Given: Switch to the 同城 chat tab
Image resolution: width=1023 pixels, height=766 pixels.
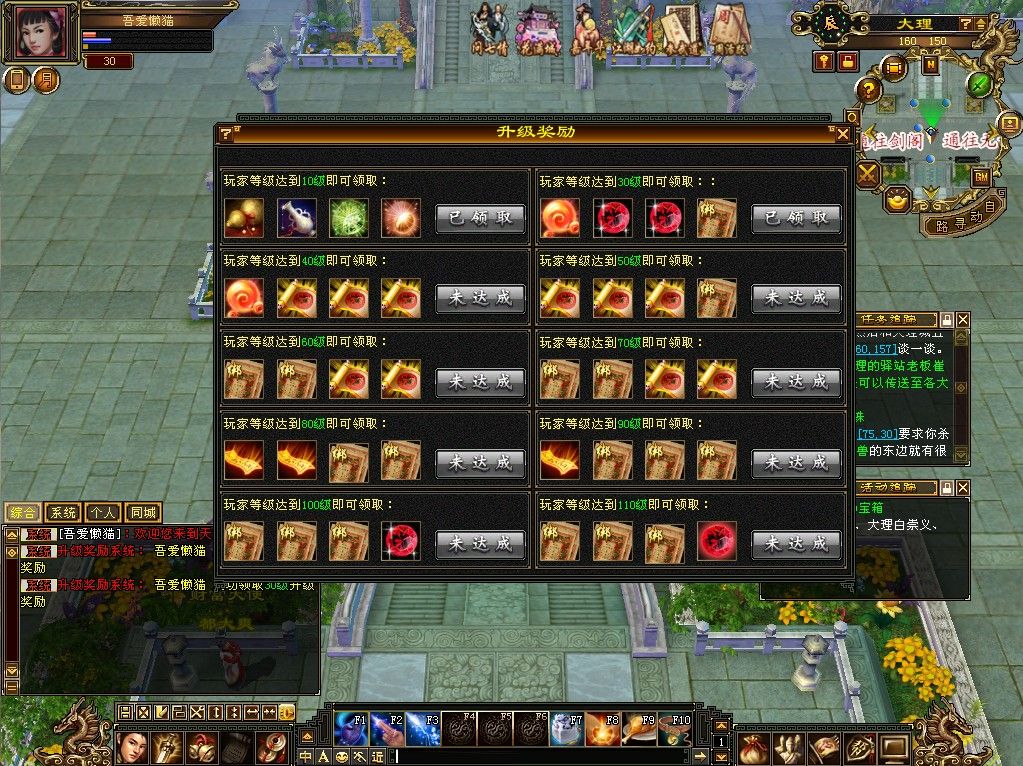Looking at the screenshot, I should 143,513.
